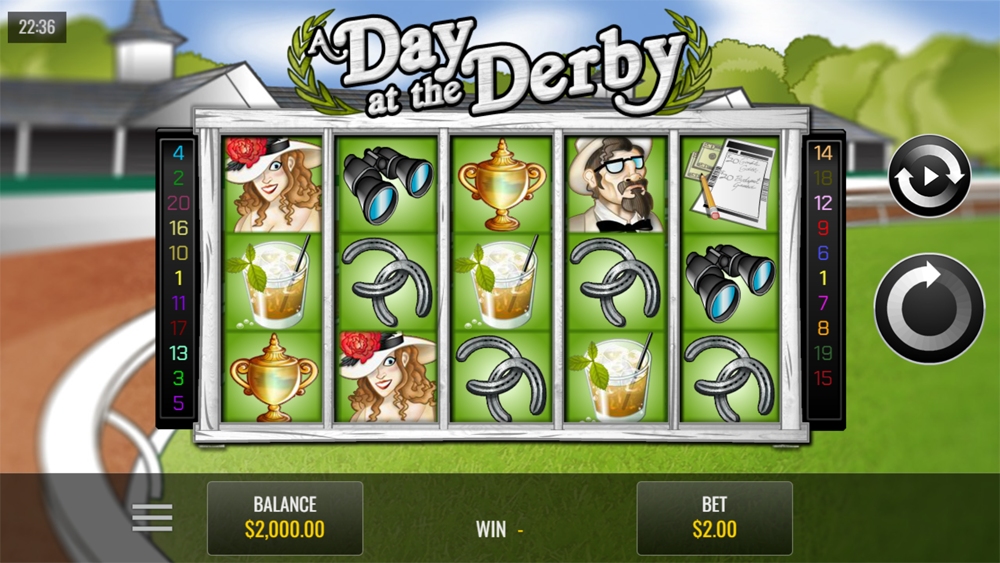Select payline number 12

(823, 203)
